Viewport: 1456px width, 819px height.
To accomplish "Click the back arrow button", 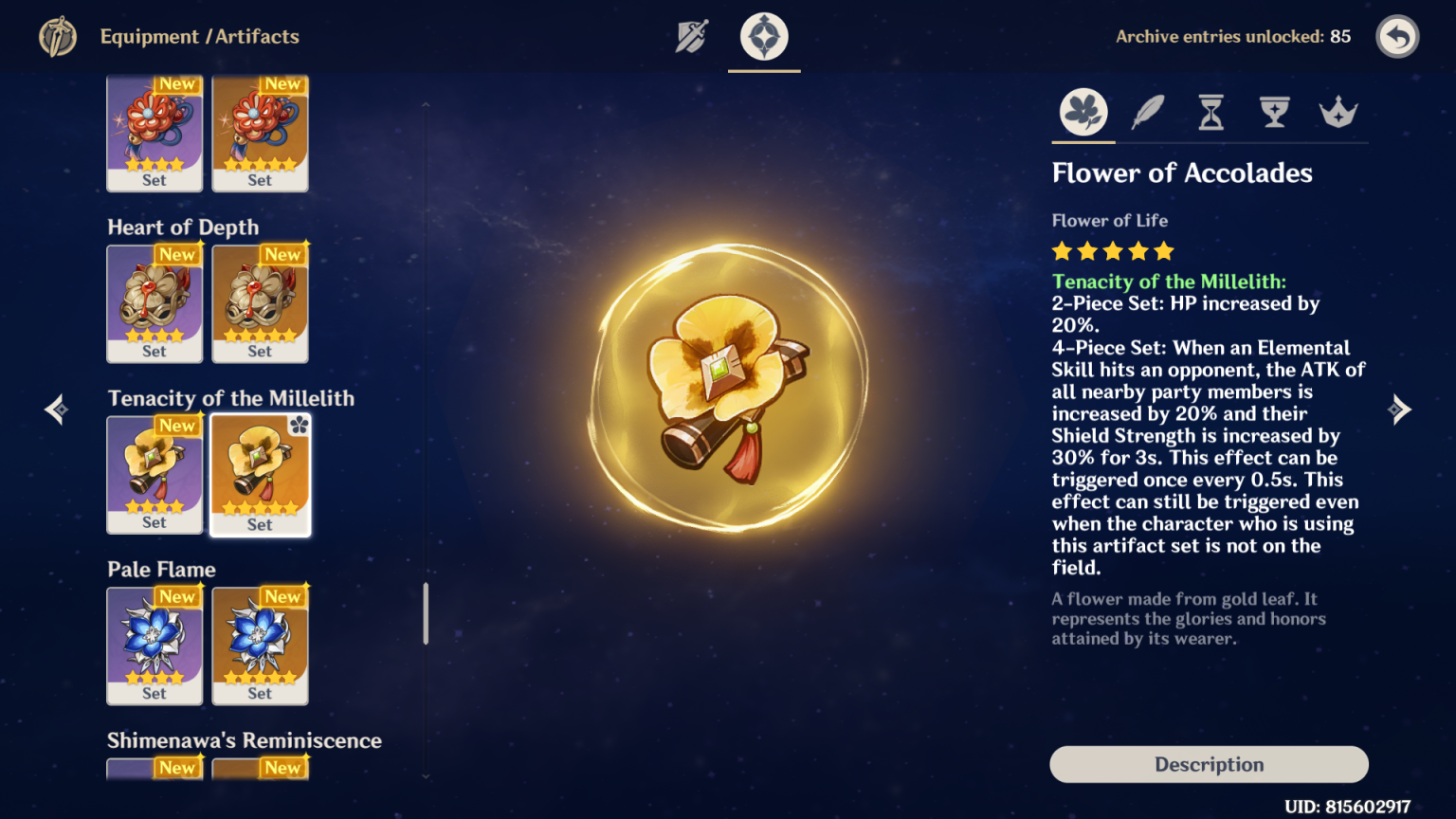I will [x=1397, y=37].
